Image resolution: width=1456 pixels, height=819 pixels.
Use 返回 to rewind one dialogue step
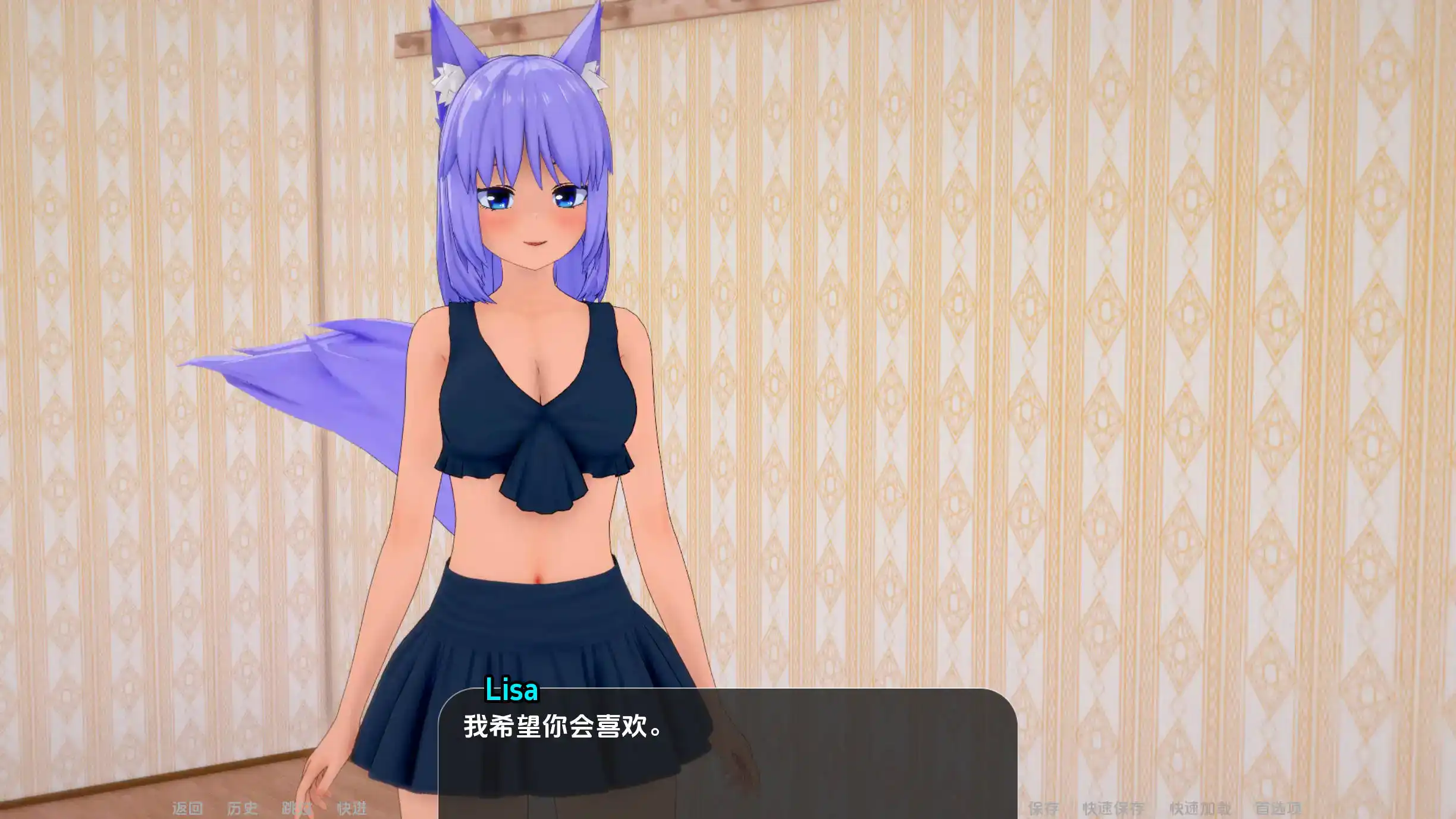pyautogui.click(x=187, y=808)
